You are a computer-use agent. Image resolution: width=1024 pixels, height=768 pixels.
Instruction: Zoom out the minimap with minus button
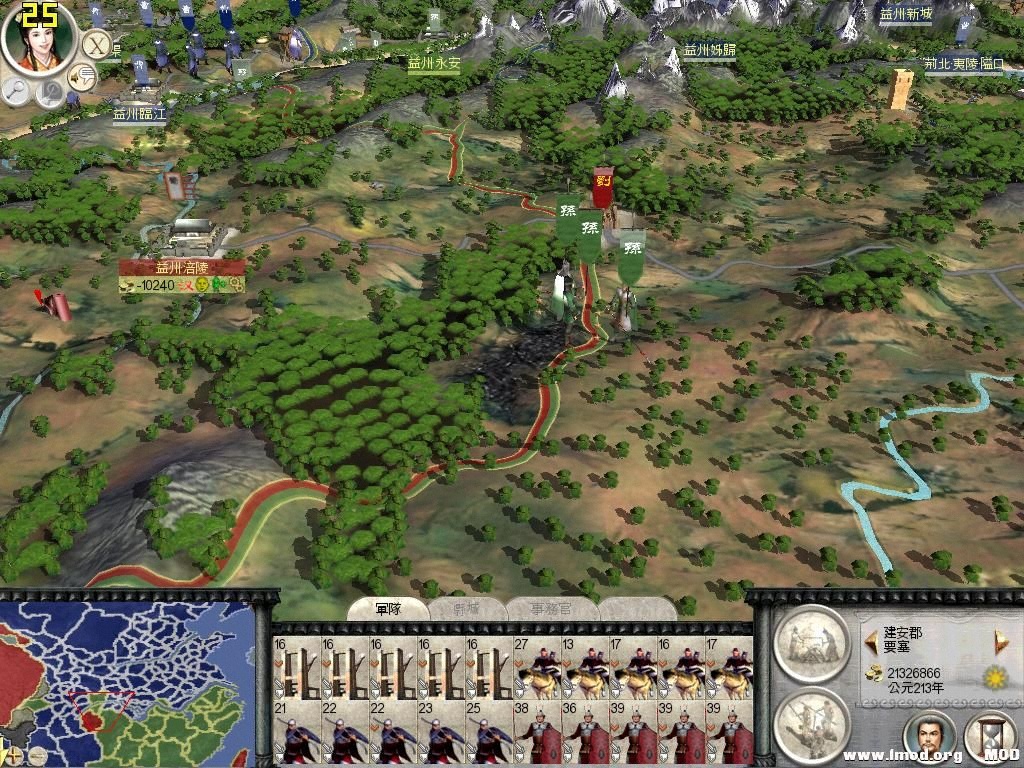pyautogui.click(x=36, y=756)
